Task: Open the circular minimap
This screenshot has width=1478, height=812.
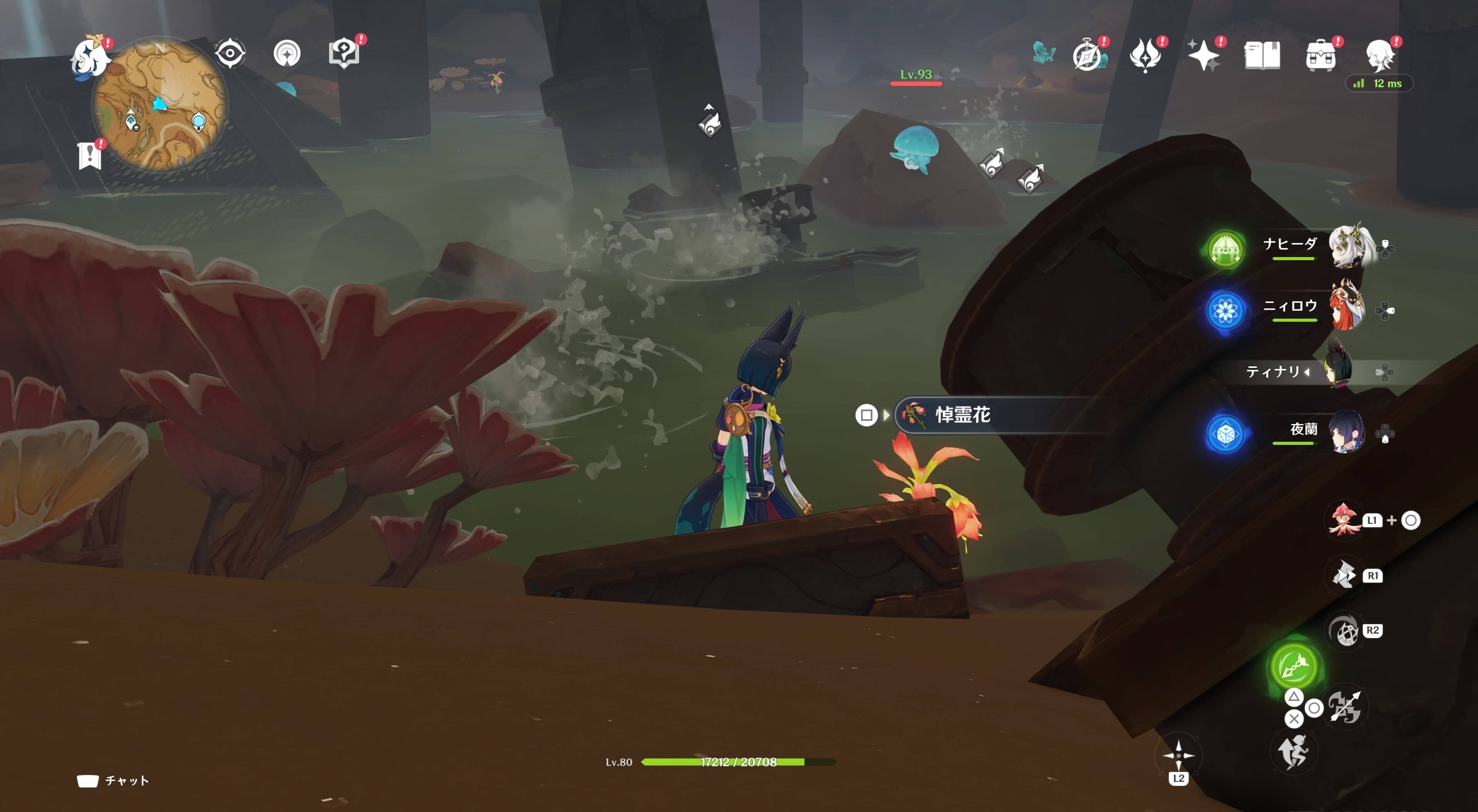Action: point(160,104)
